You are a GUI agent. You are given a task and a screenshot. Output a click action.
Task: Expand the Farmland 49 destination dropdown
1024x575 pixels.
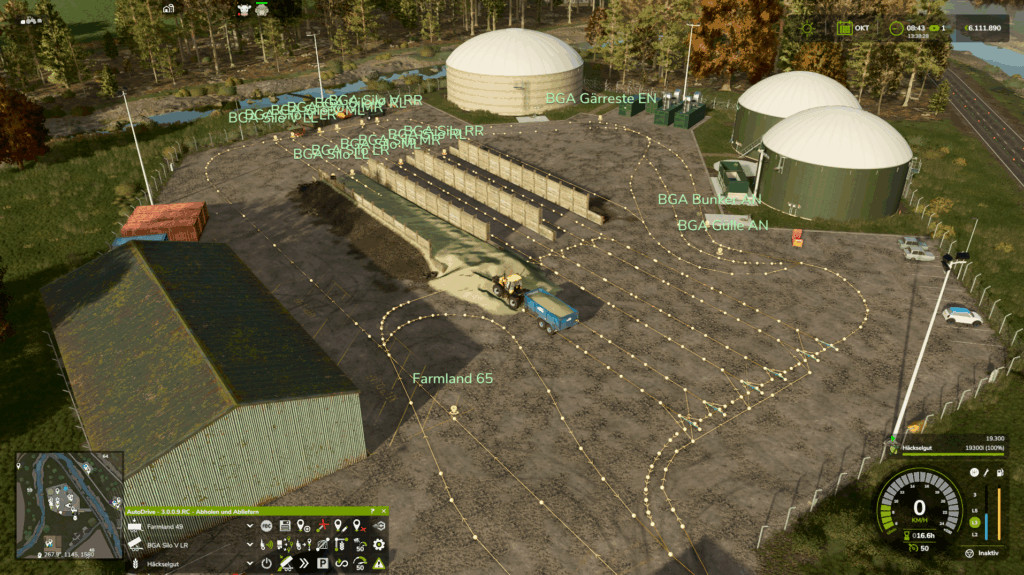[x=251, y=526]
